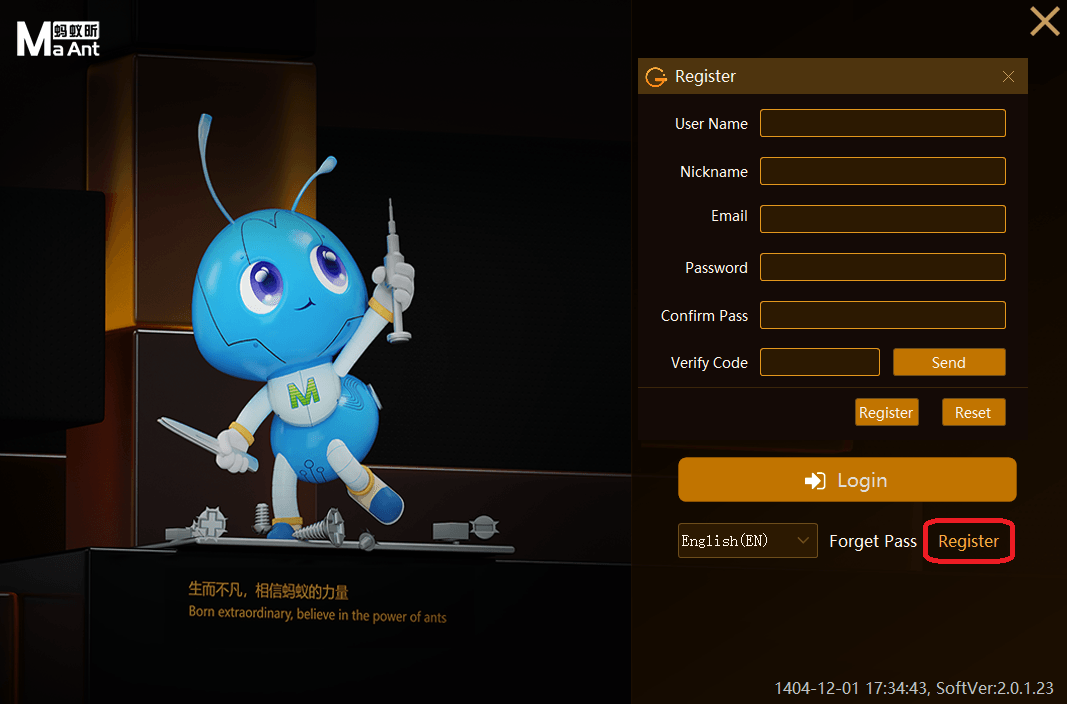The height and width of the screenshot is (704, 1067).
Task: Choose the red-outlined Register link
Action: click(x=968, y=541)
